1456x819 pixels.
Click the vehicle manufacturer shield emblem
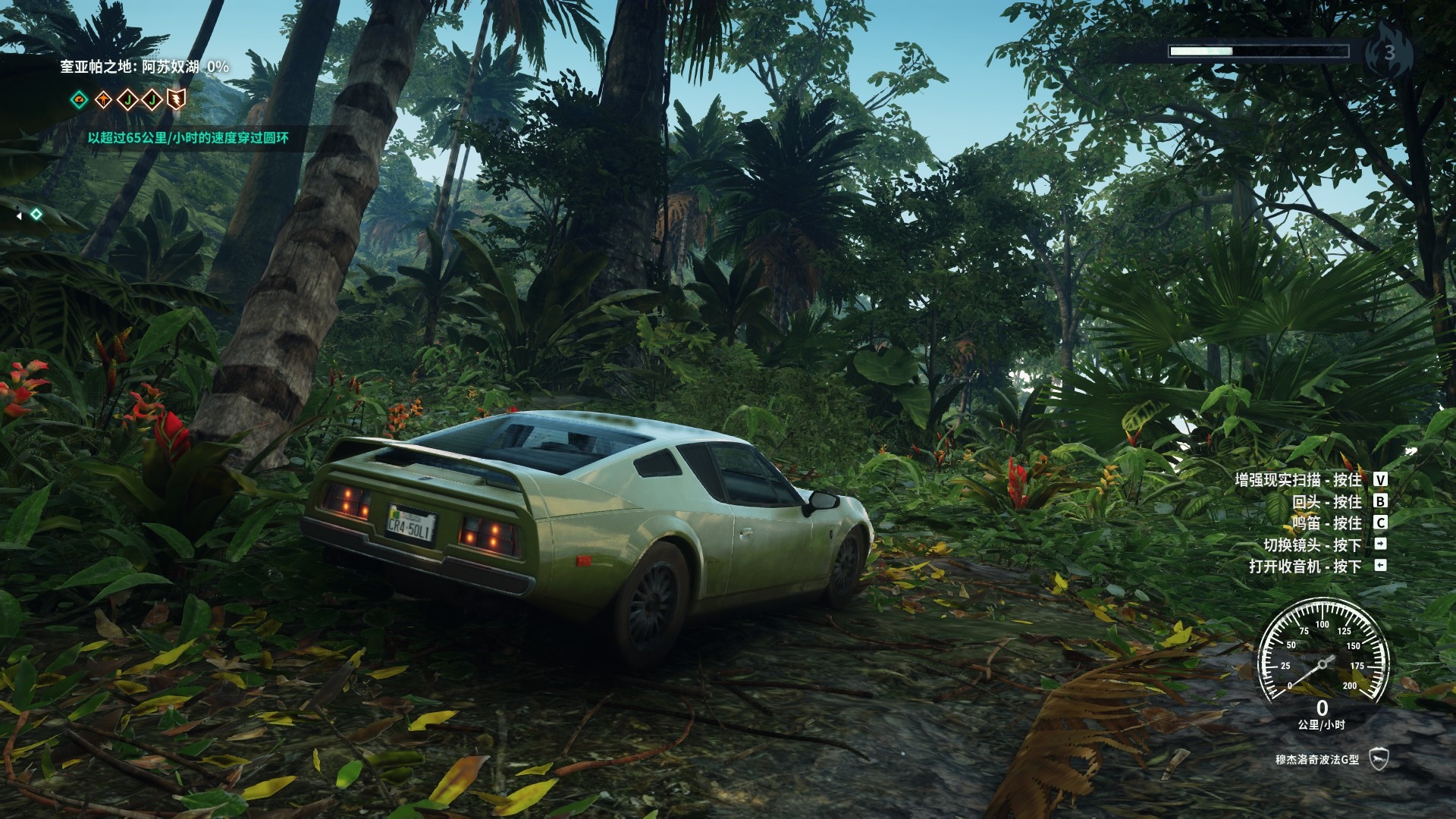click(1378, 759)
